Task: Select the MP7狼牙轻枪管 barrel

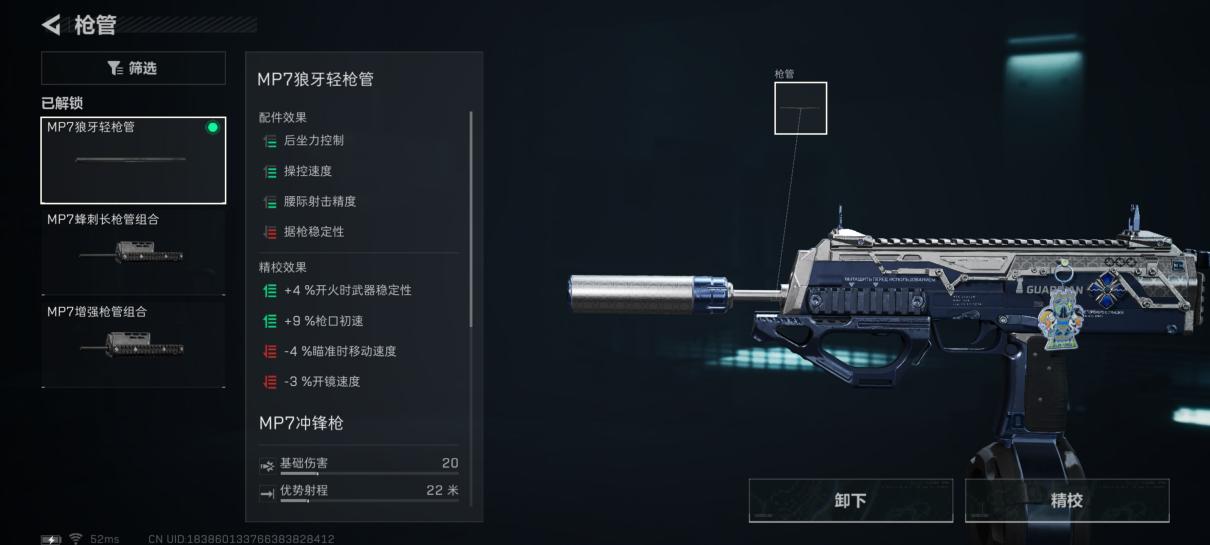Action: pyautogui.click(x=133, y=160)
